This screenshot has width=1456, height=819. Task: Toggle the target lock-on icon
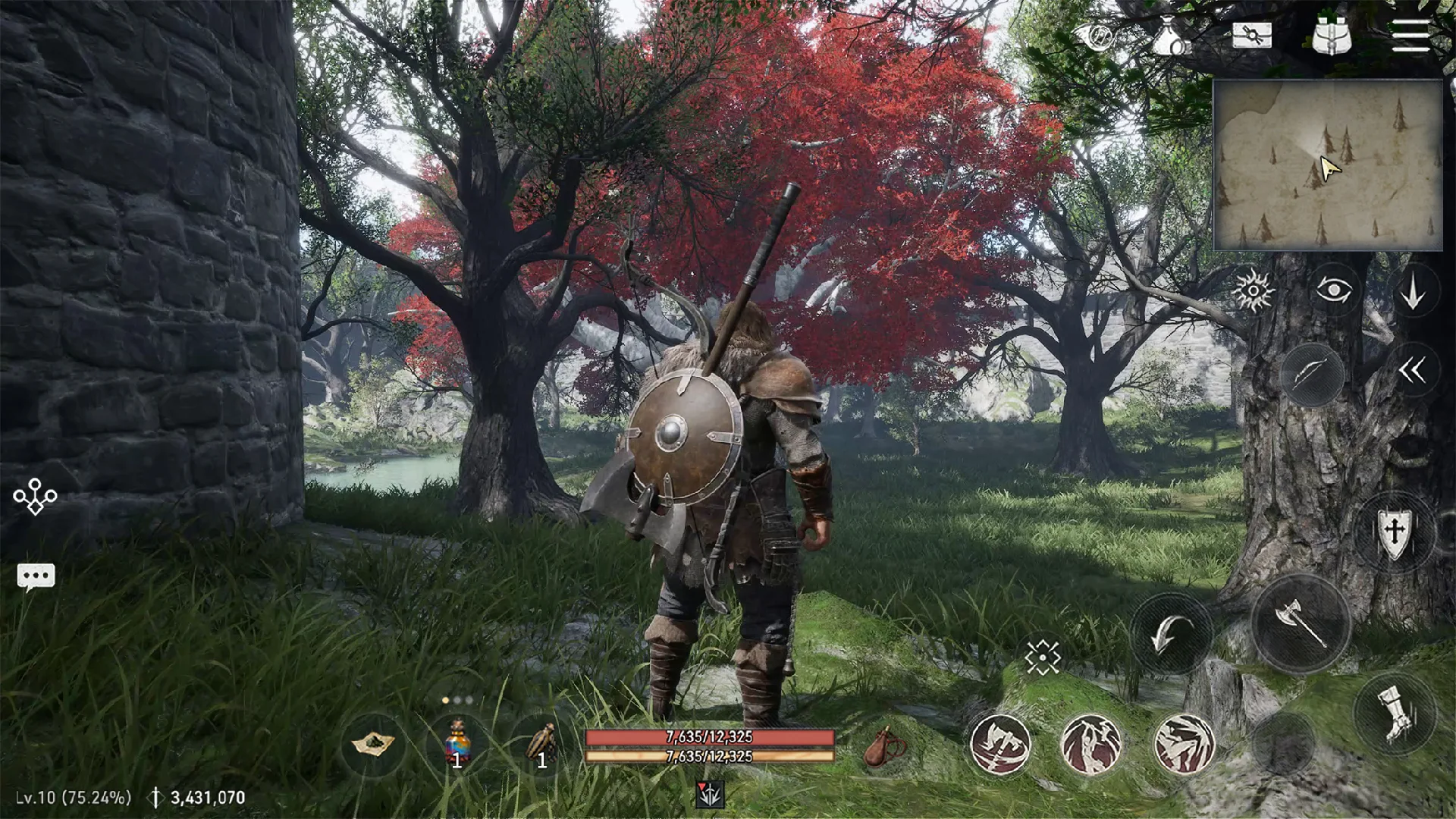(1043, 657)
